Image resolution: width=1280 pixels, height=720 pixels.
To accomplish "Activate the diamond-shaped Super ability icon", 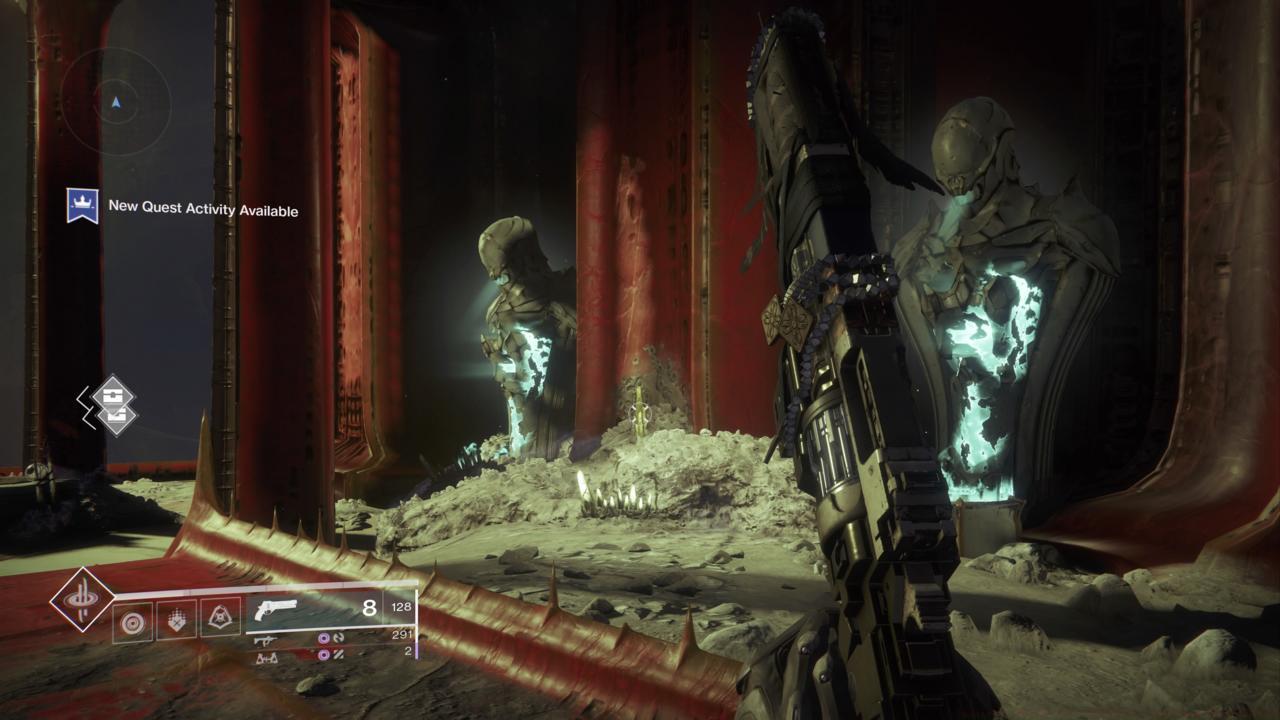I will (x=82, y=599).
